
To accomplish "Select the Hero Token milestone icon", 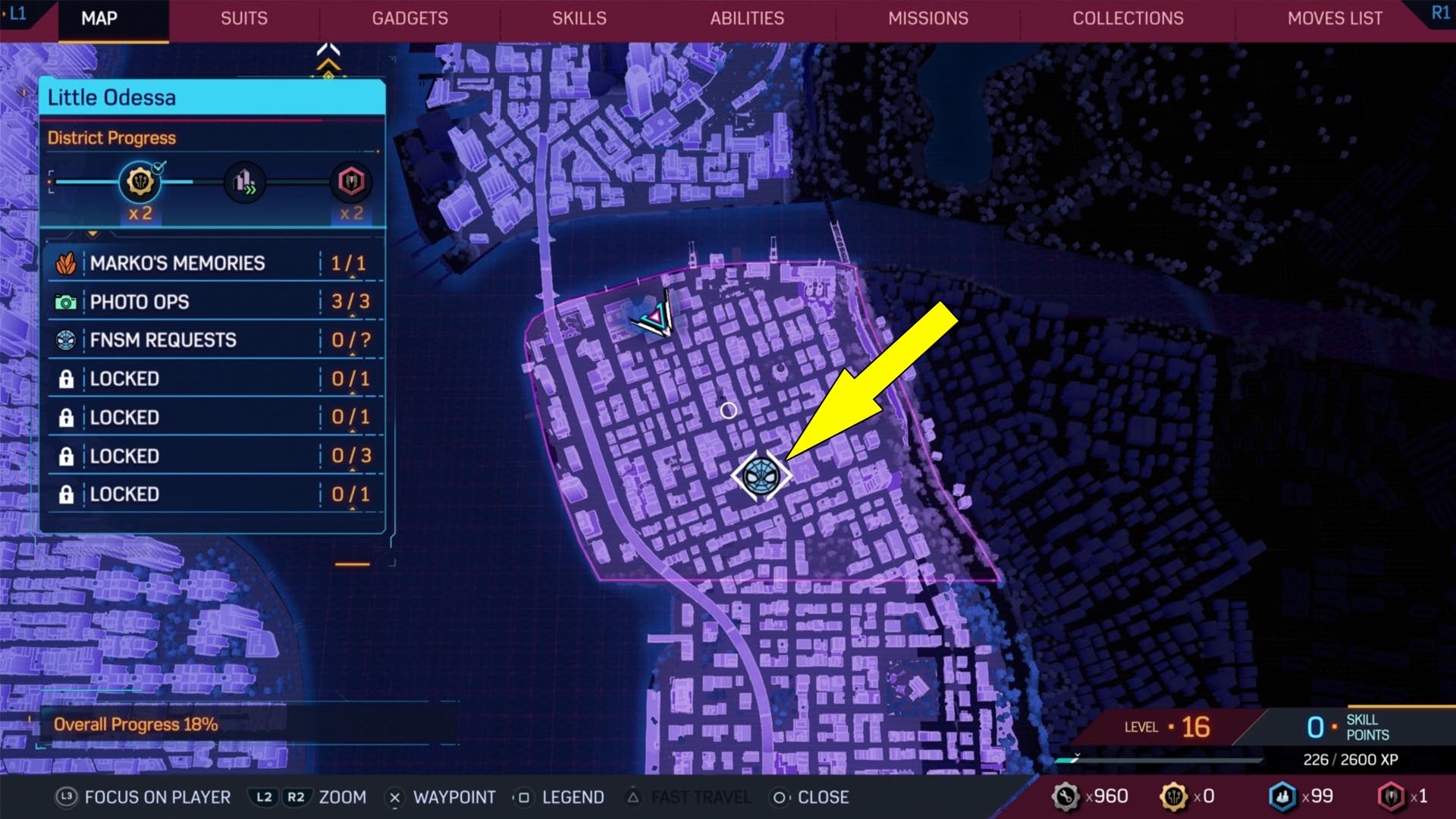I will click(x=350, y=182).
